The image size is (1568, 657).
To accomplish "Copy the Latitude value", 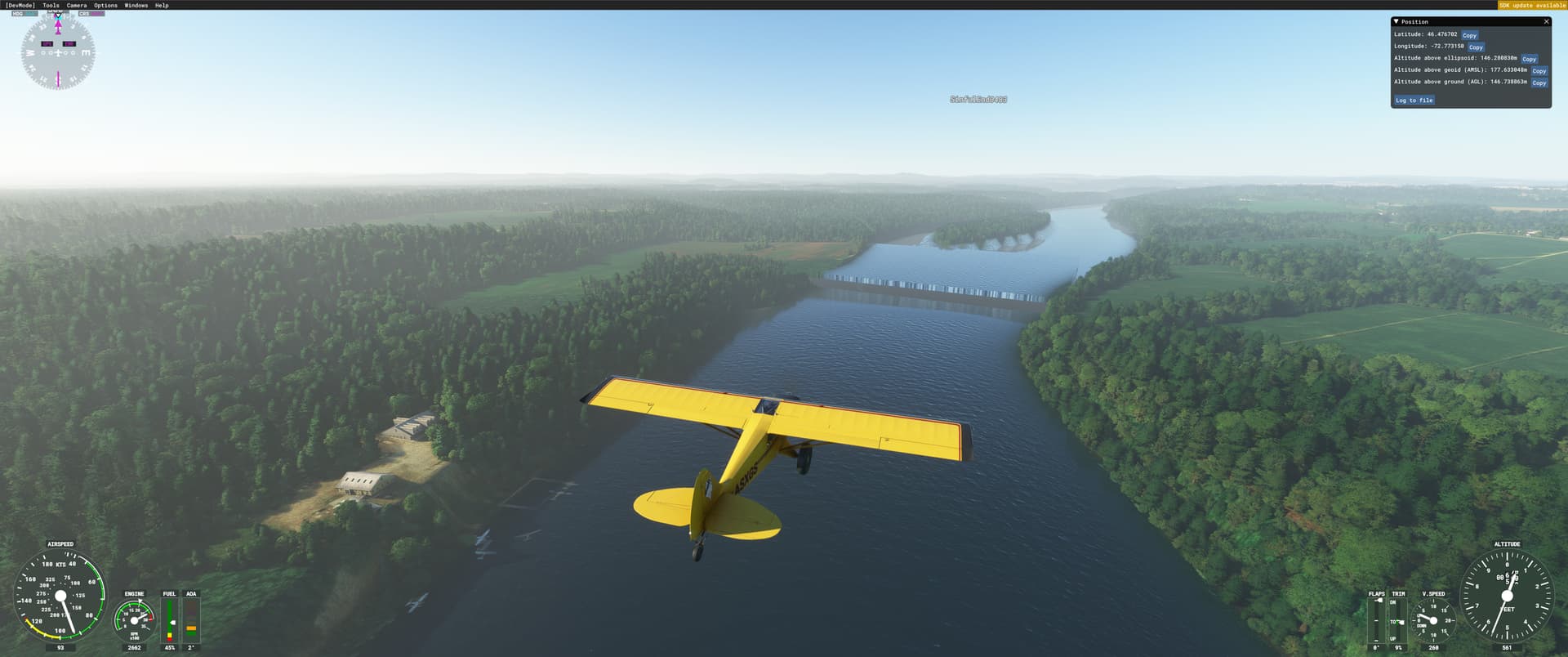I will pos(1468,35).
